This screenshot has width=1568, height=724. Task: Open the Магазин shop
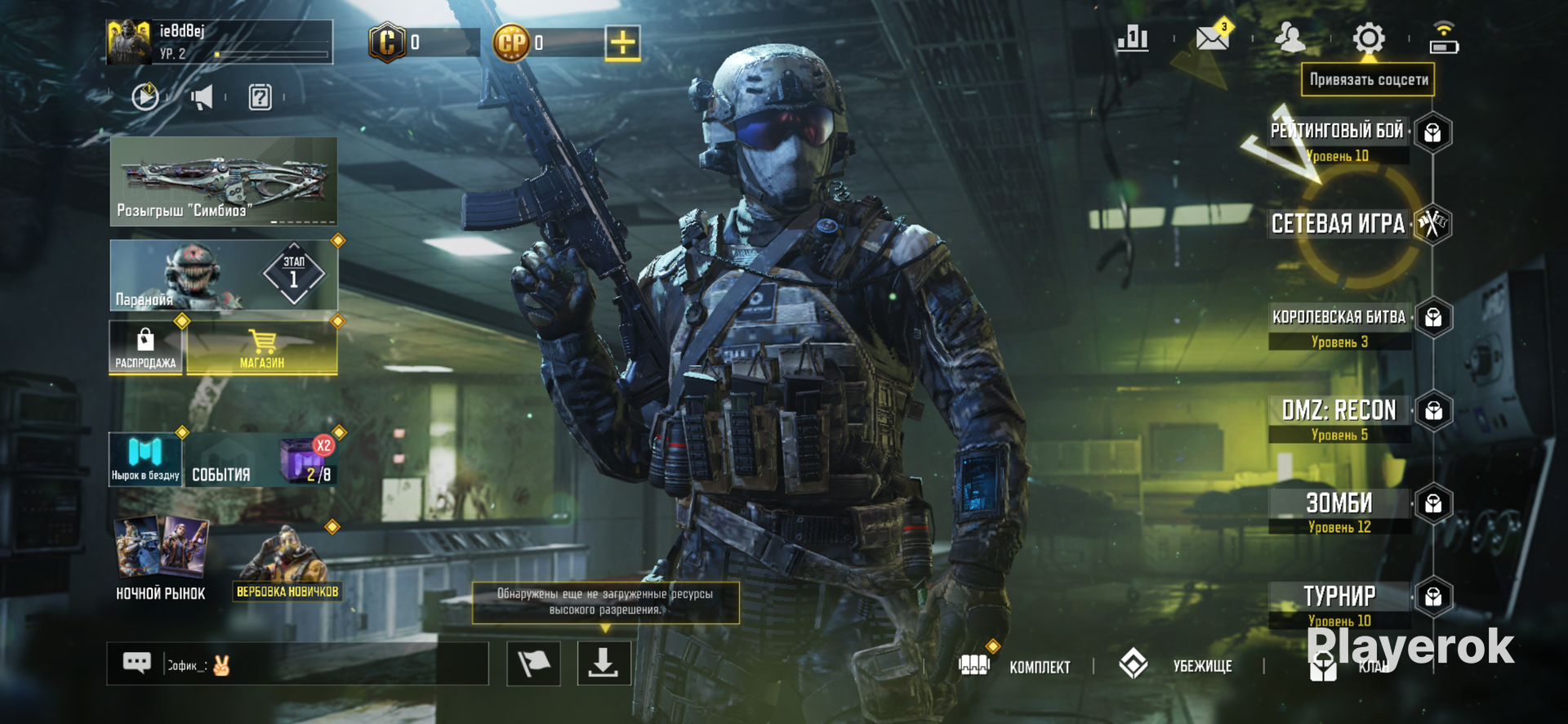[x=262, y=349]
